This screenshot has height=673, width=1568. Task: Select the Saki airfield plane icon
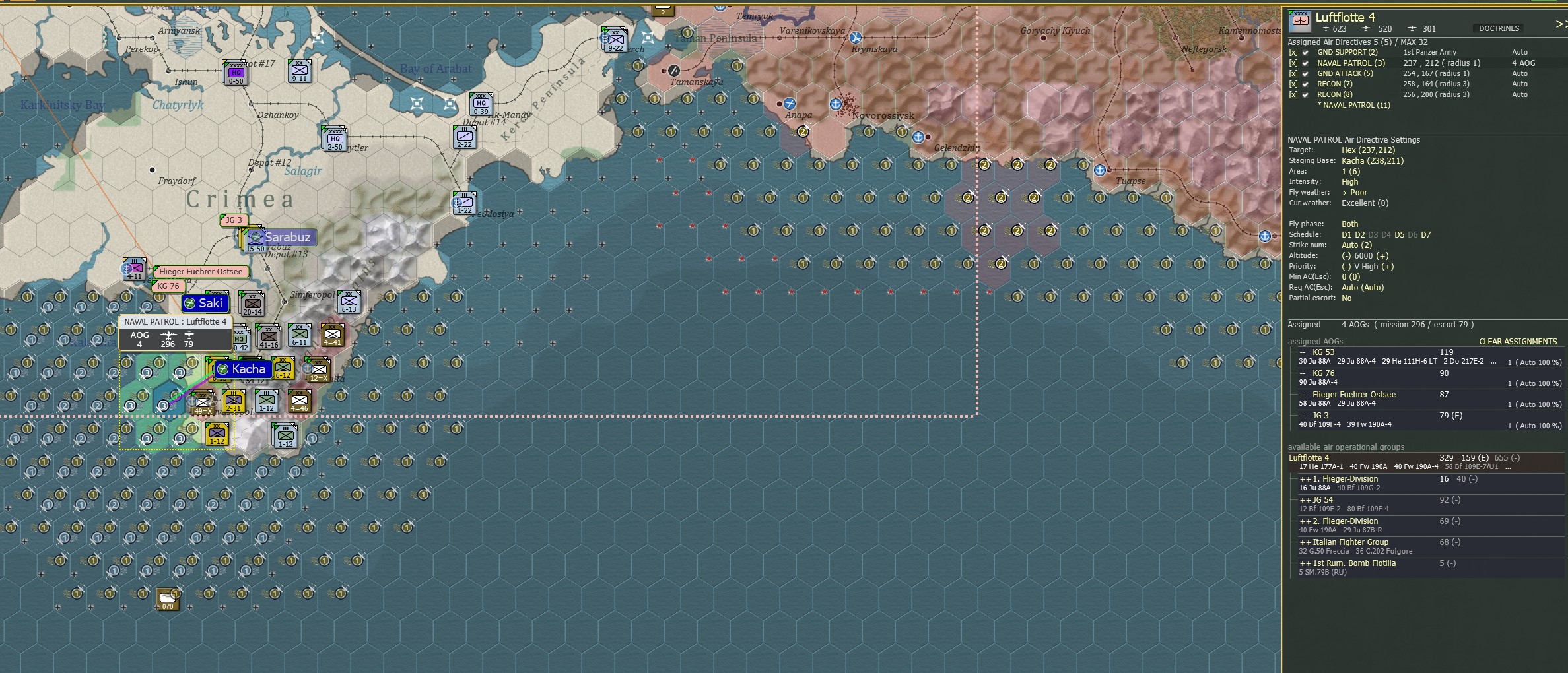click(190, 304)
